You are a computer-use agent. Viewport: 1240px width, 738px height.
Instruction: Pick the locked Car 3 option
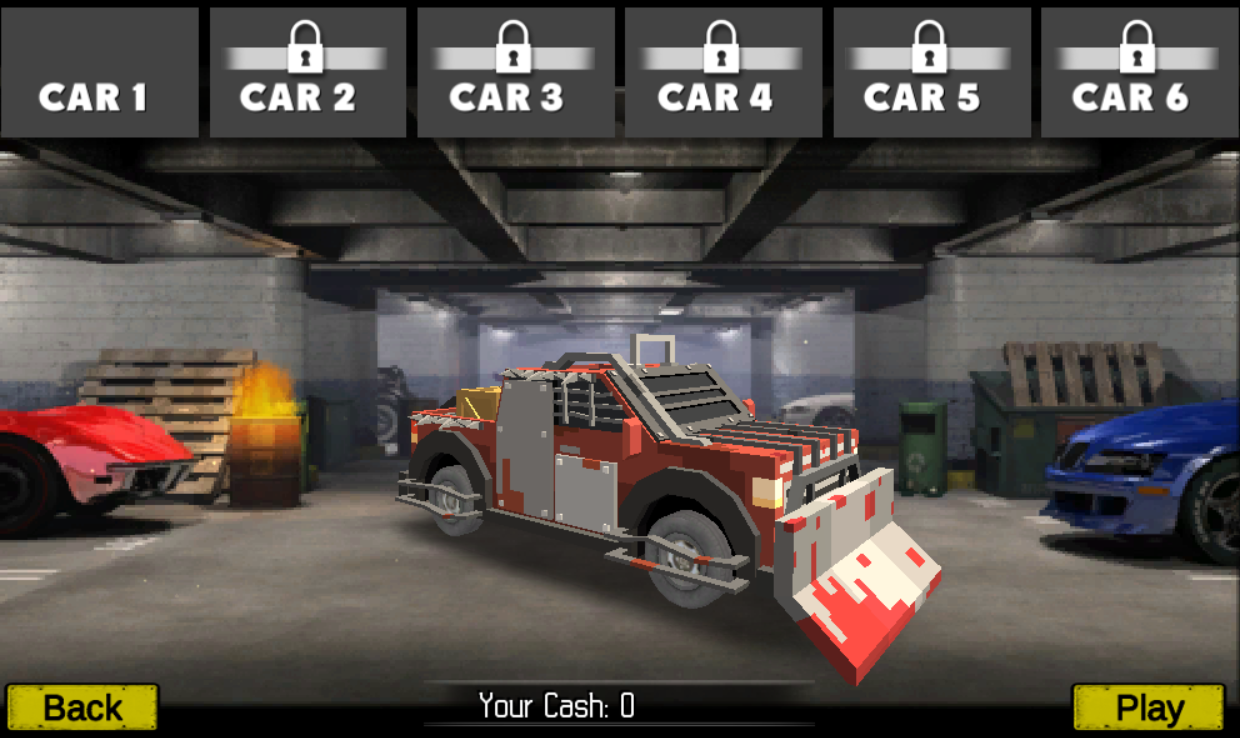pos(515,73)
